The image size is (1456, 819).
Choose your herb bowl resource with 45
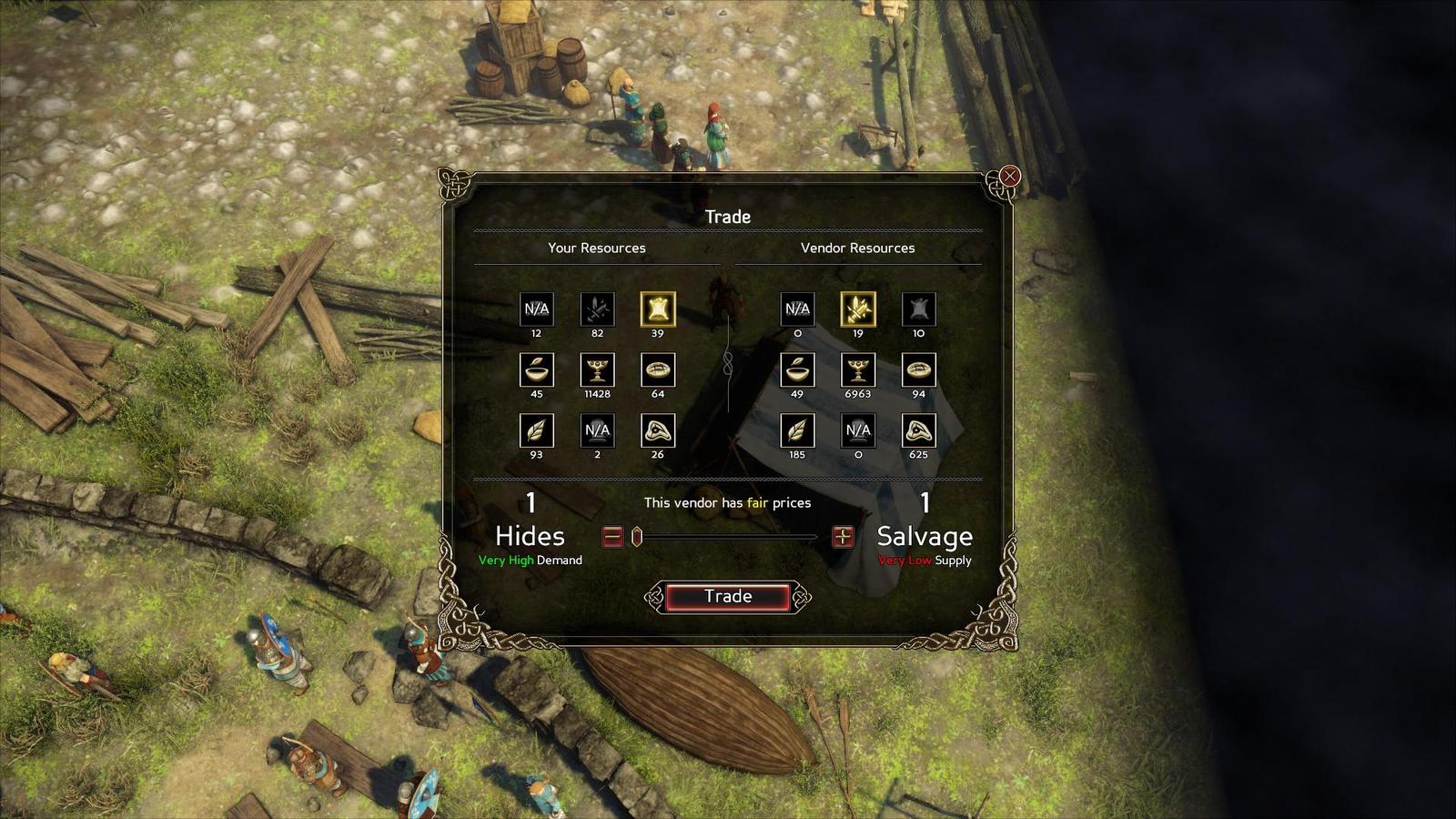tap(536, 370)
